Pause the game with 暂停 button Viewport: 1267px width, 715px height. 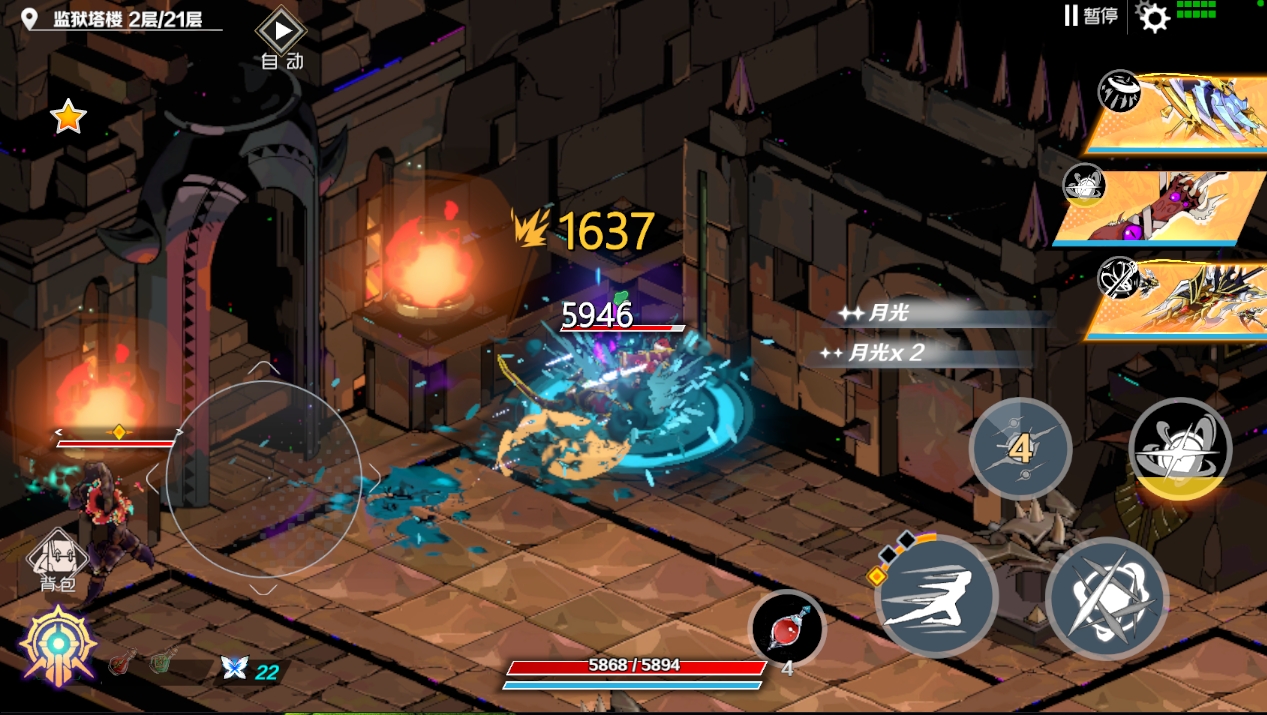pyautogui.click(x=1090, y=16)
